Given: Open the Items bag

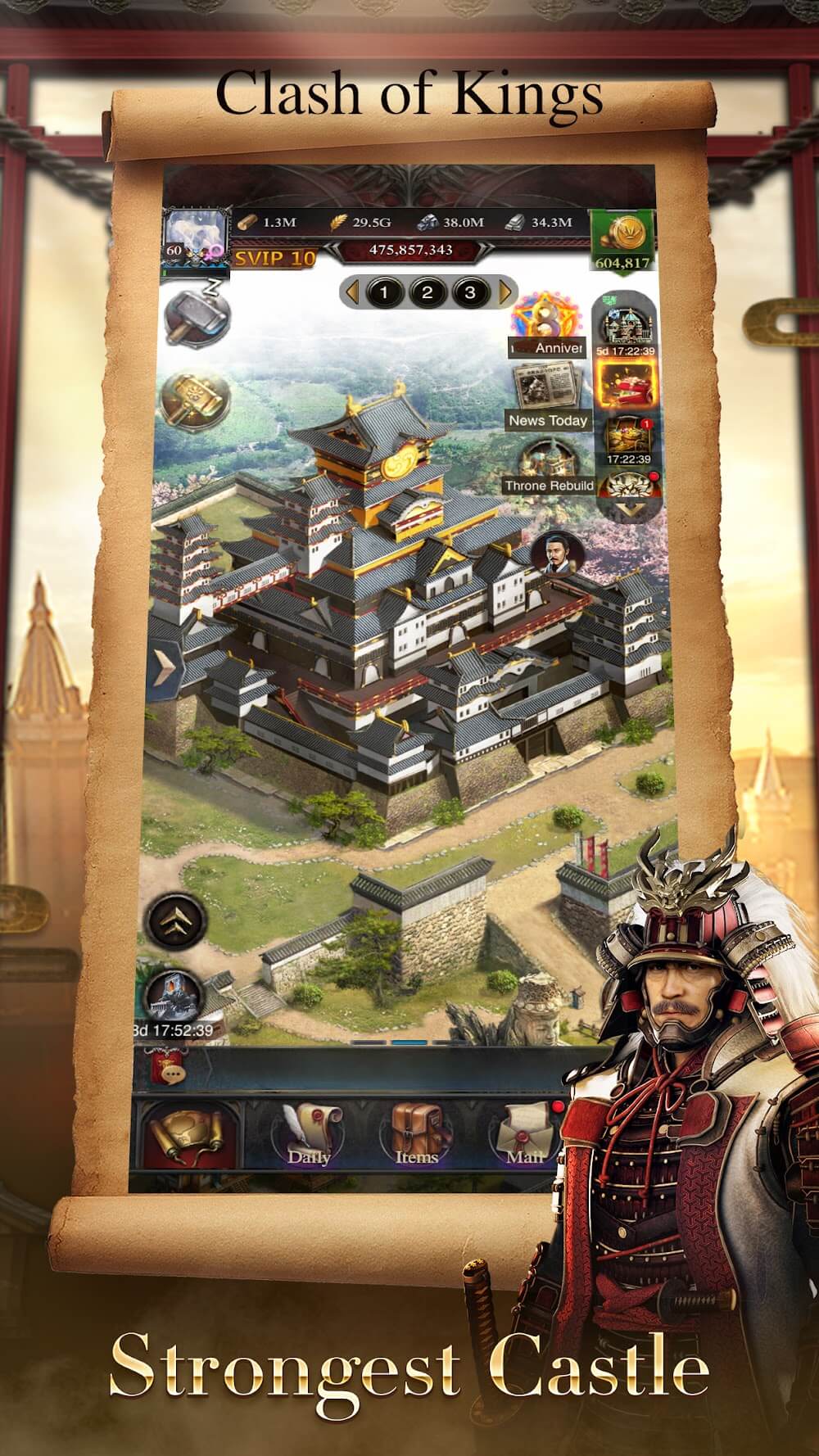Looking at the screenshot, I should click(417, 1134).
